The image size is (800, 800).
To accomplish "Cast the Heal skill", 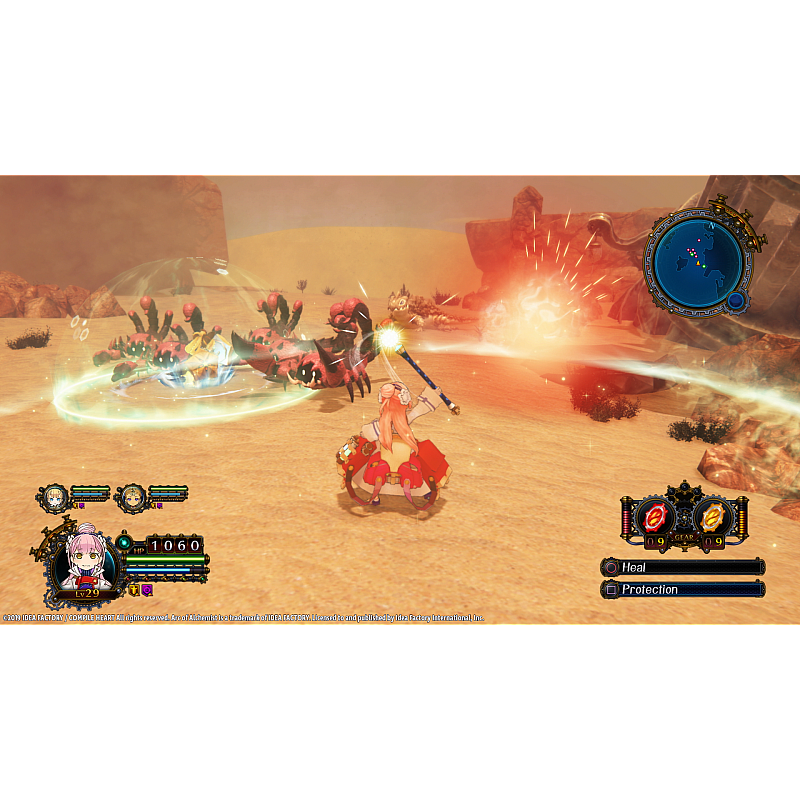I will point(683,567).
